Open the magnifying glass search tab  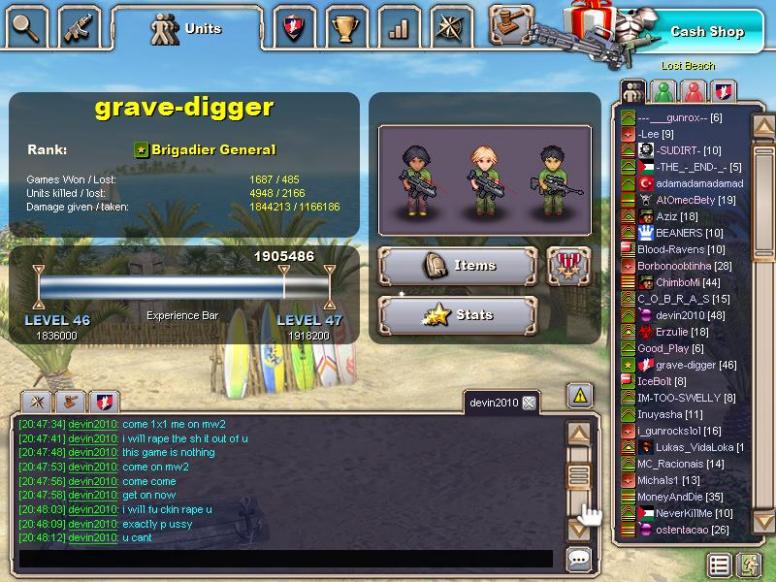pyautogui.click(x=27, y=27)
